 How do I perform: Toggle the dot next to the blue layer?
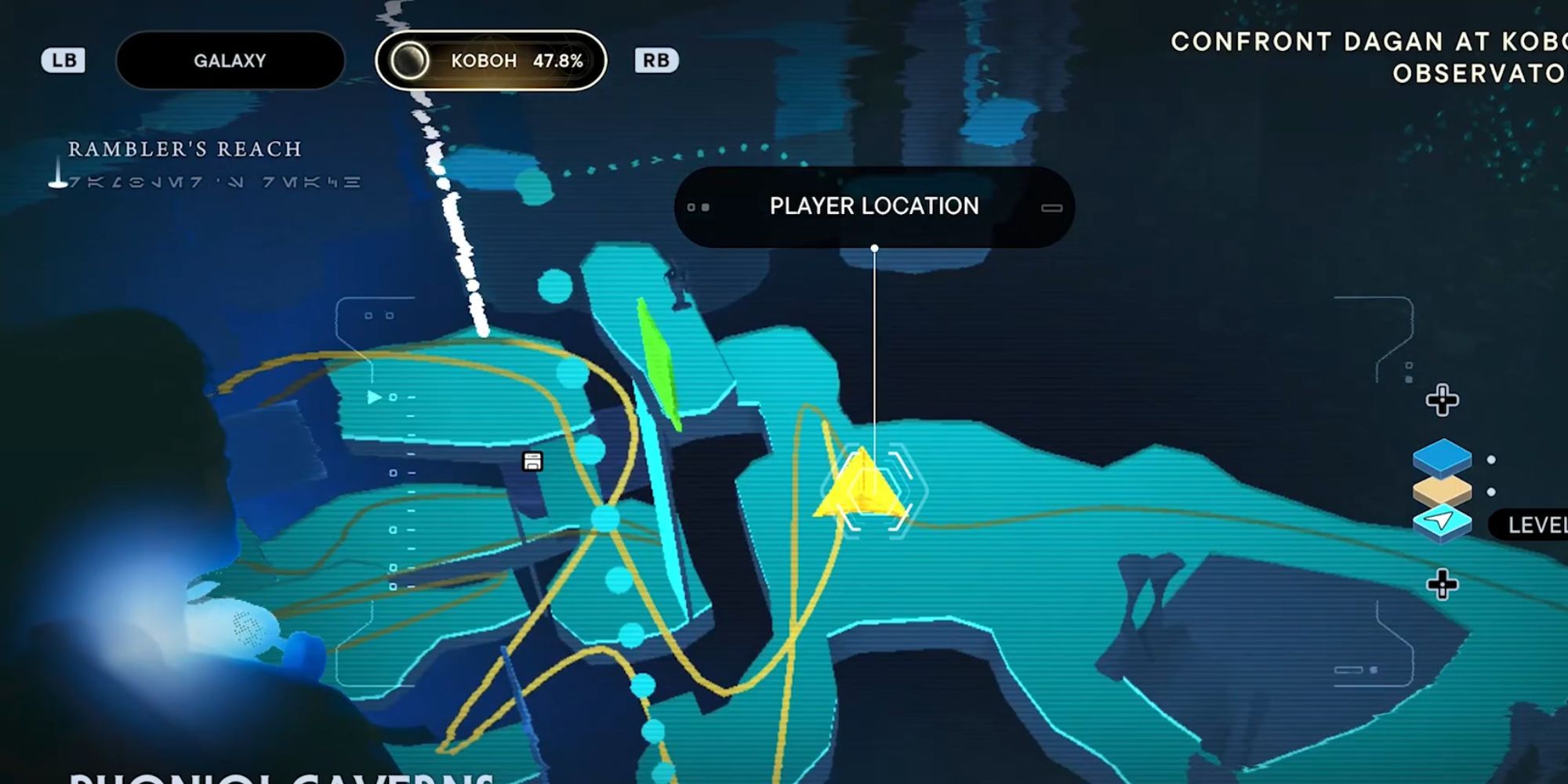point(1491,460)
